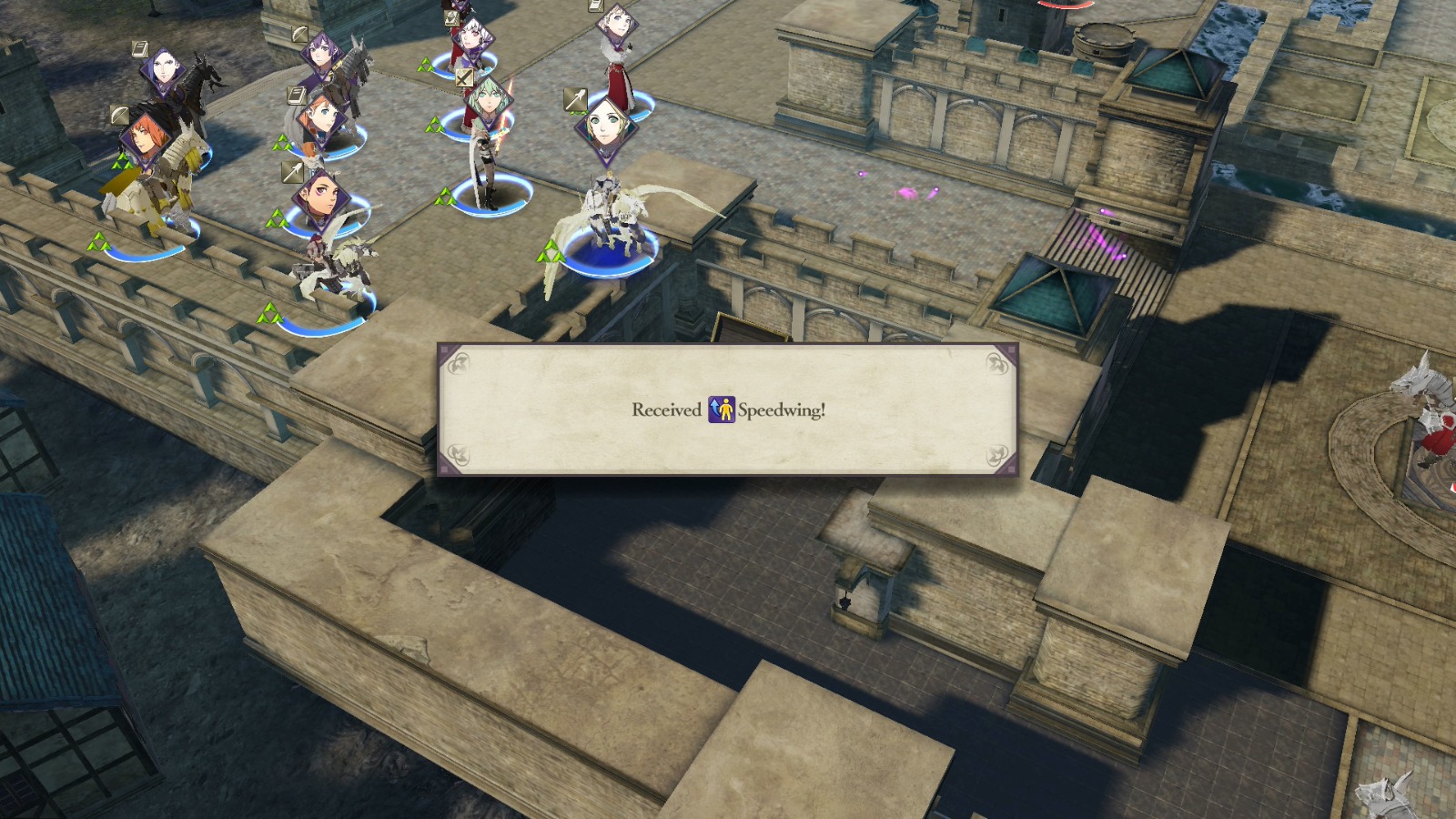
Task: Toggle the green arrows beside Annette's unit
Action: [282, 142]
